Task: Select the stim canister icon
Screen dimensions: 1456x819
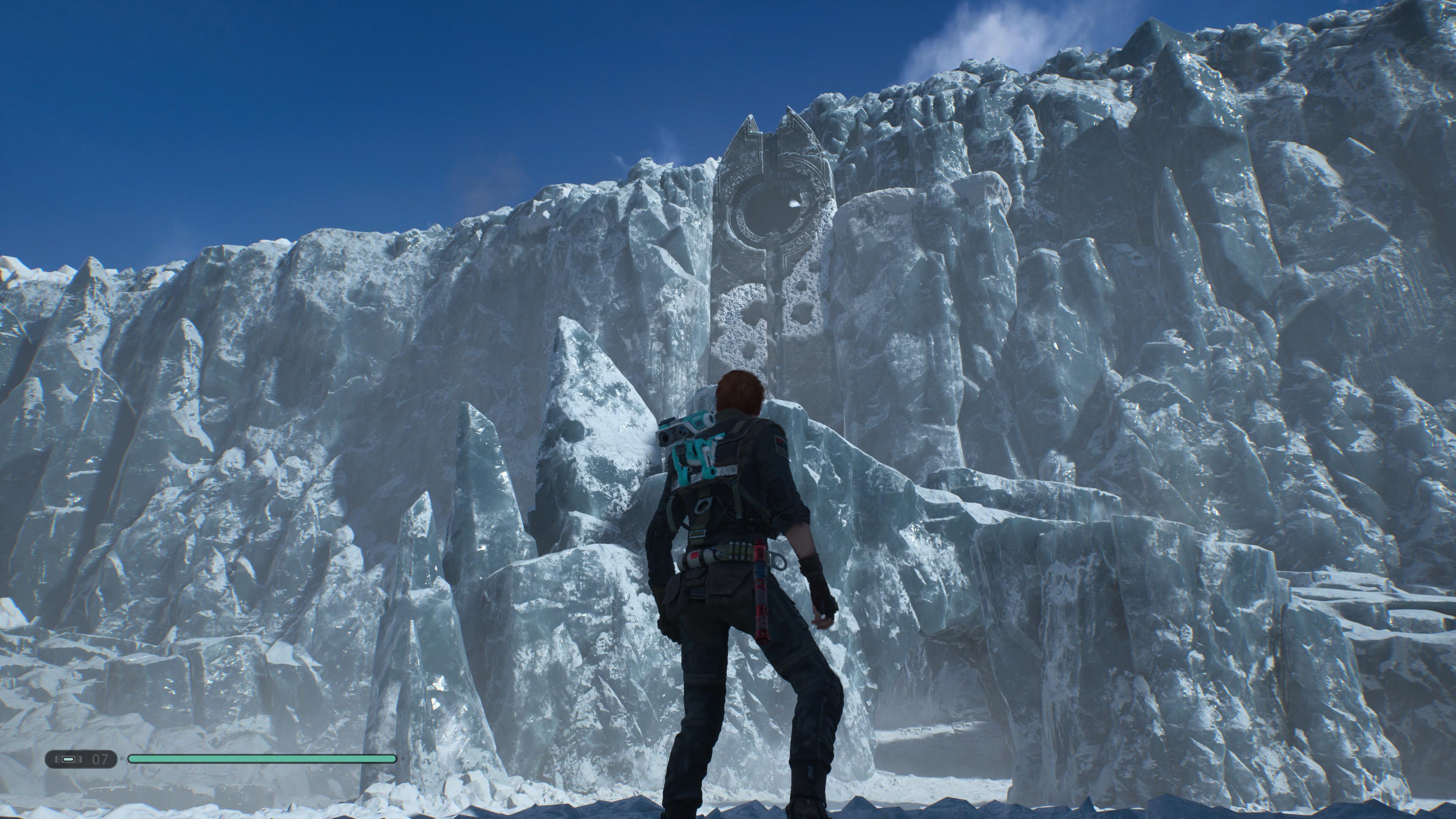Action: 68,758
